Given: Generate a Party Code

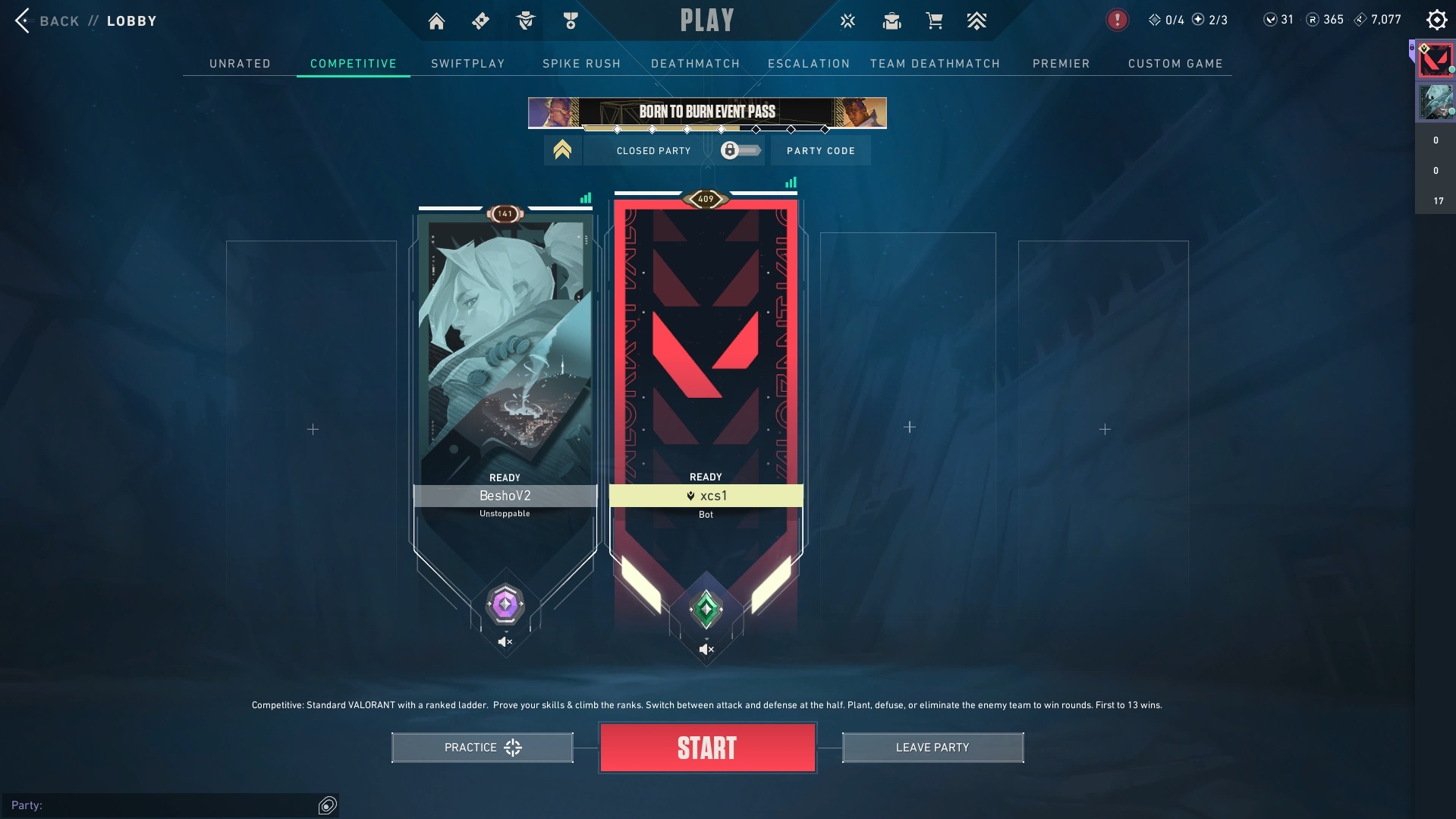Looking at the screenshot, I should (820, 151).
